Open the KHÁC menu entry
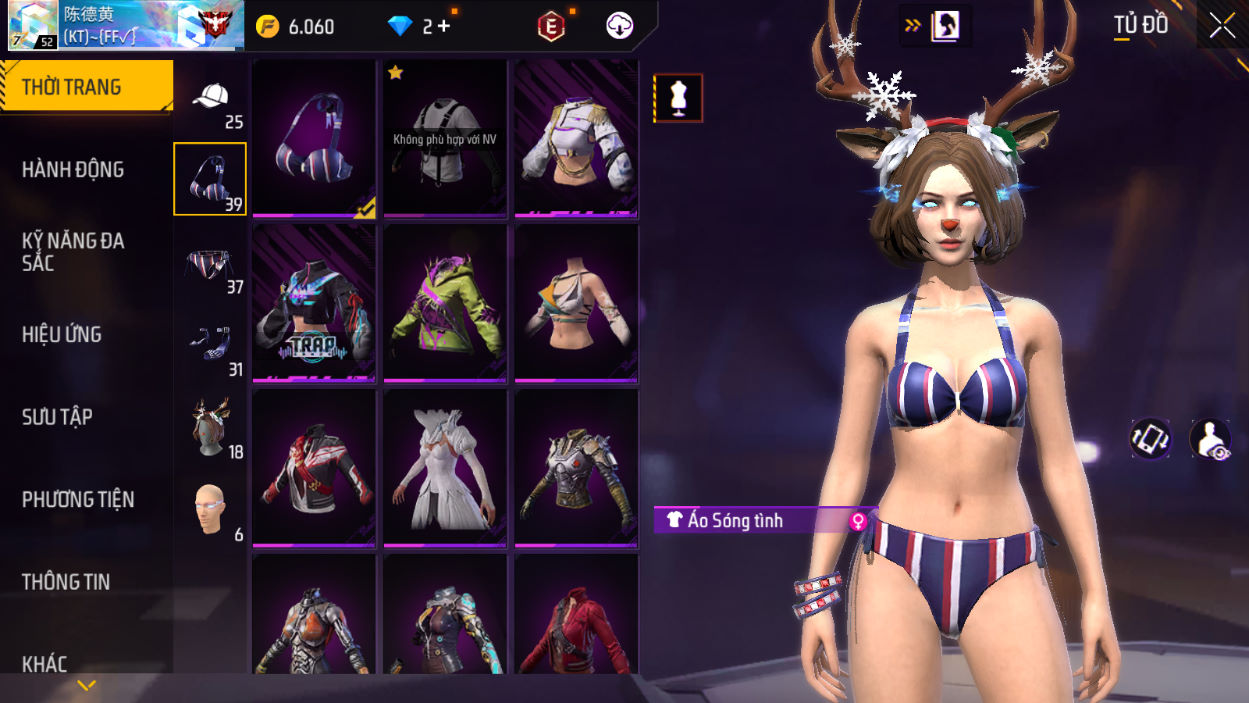Image resolution: width=1249 pixels, height=703 pixels. tap(45, 664)
